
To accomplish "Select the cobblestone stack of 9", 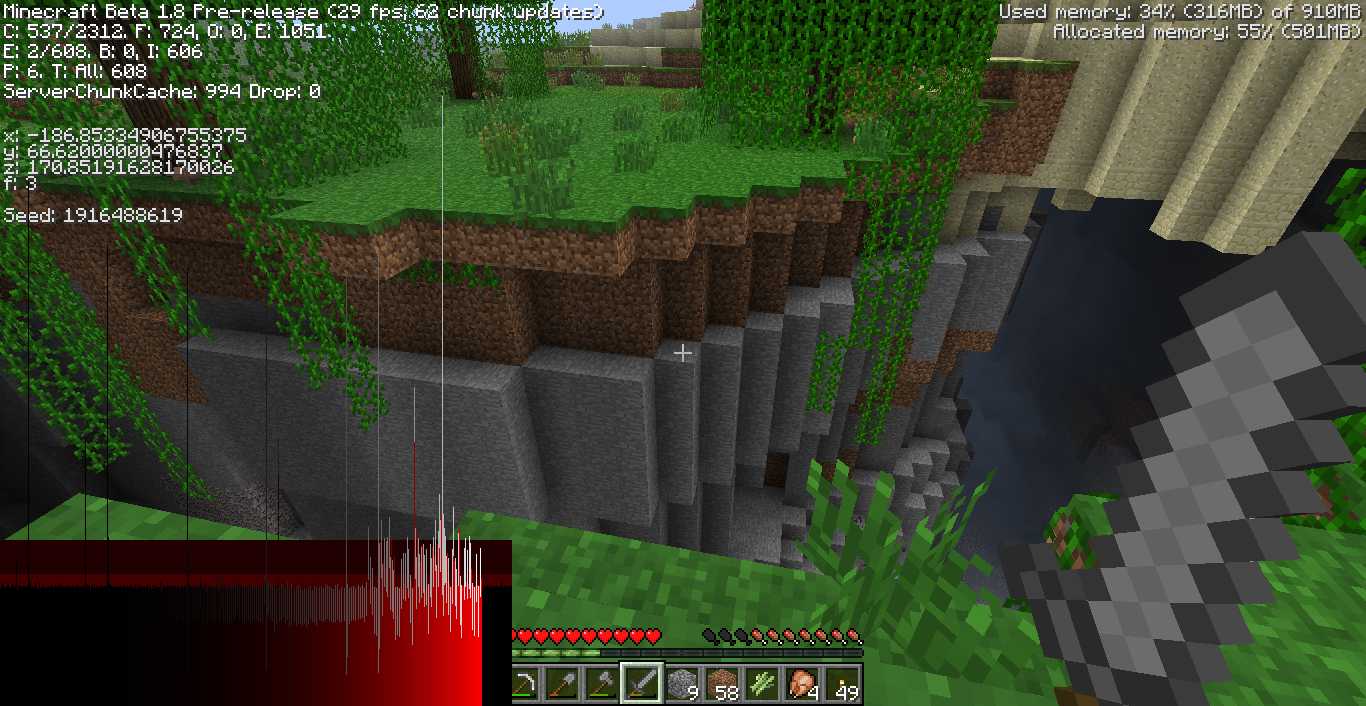I will [x=682, y=684].
